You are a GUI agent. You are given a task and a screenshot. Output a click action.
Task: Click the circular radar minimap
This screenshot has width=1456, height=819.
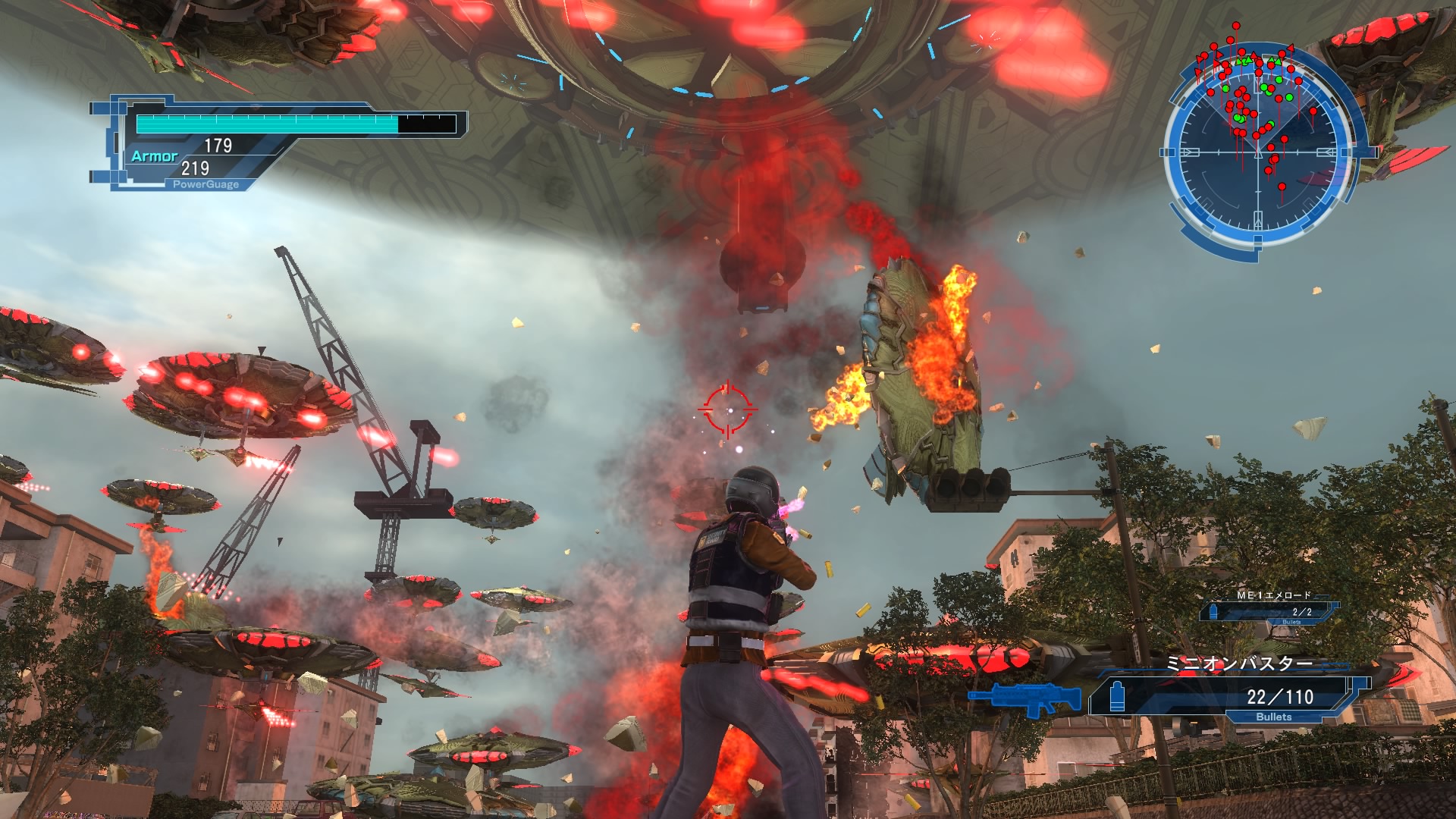1259,152
